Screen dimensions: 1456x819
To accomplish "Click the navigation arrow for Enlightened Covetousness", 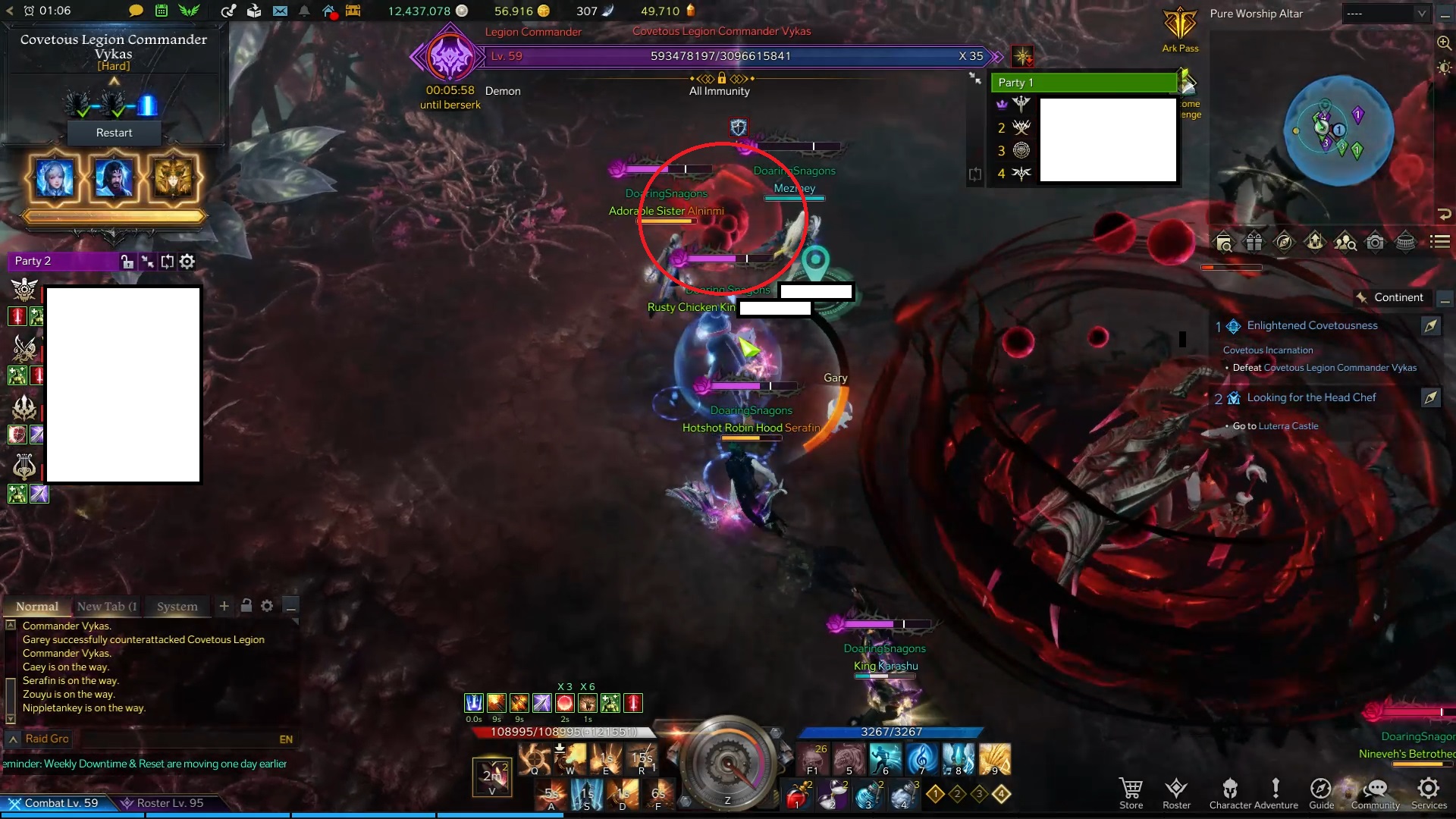I will click(x=1432, y=326).
